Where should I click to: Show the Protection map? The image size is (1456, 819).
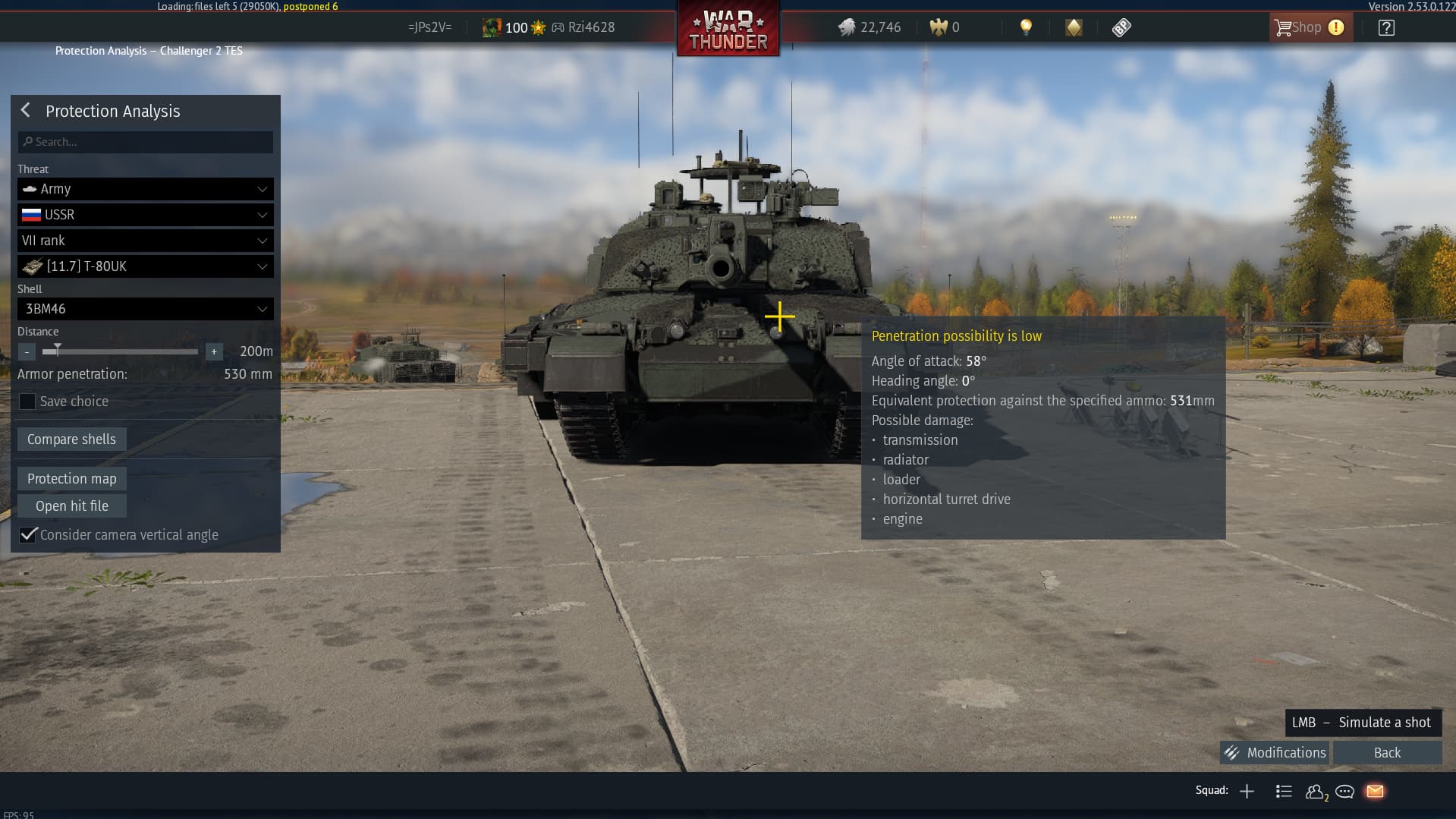(x=71, y=479)
